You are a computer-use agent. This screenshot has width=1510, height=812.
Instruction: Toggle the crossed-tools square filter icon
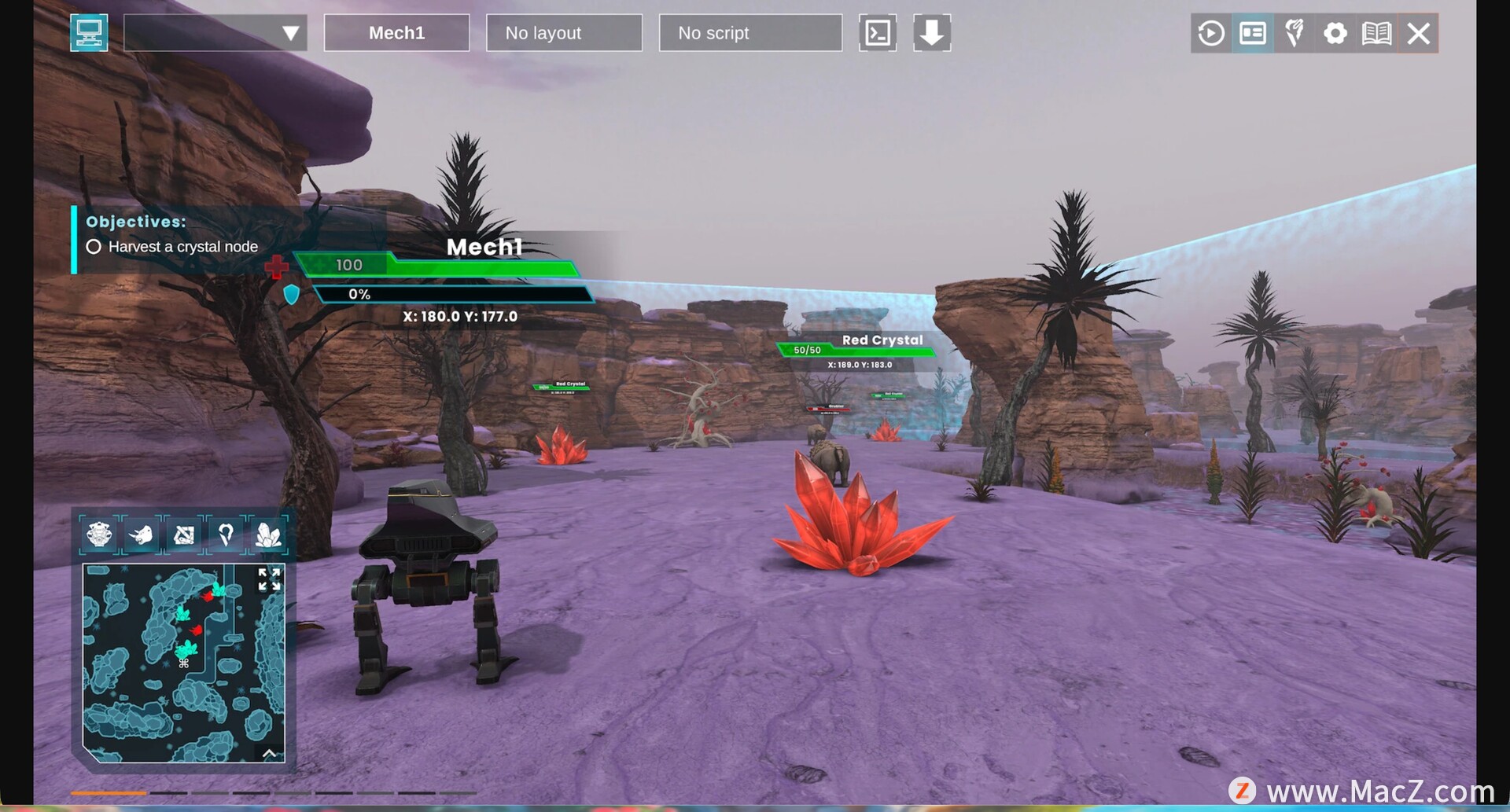tap(184, 535)
